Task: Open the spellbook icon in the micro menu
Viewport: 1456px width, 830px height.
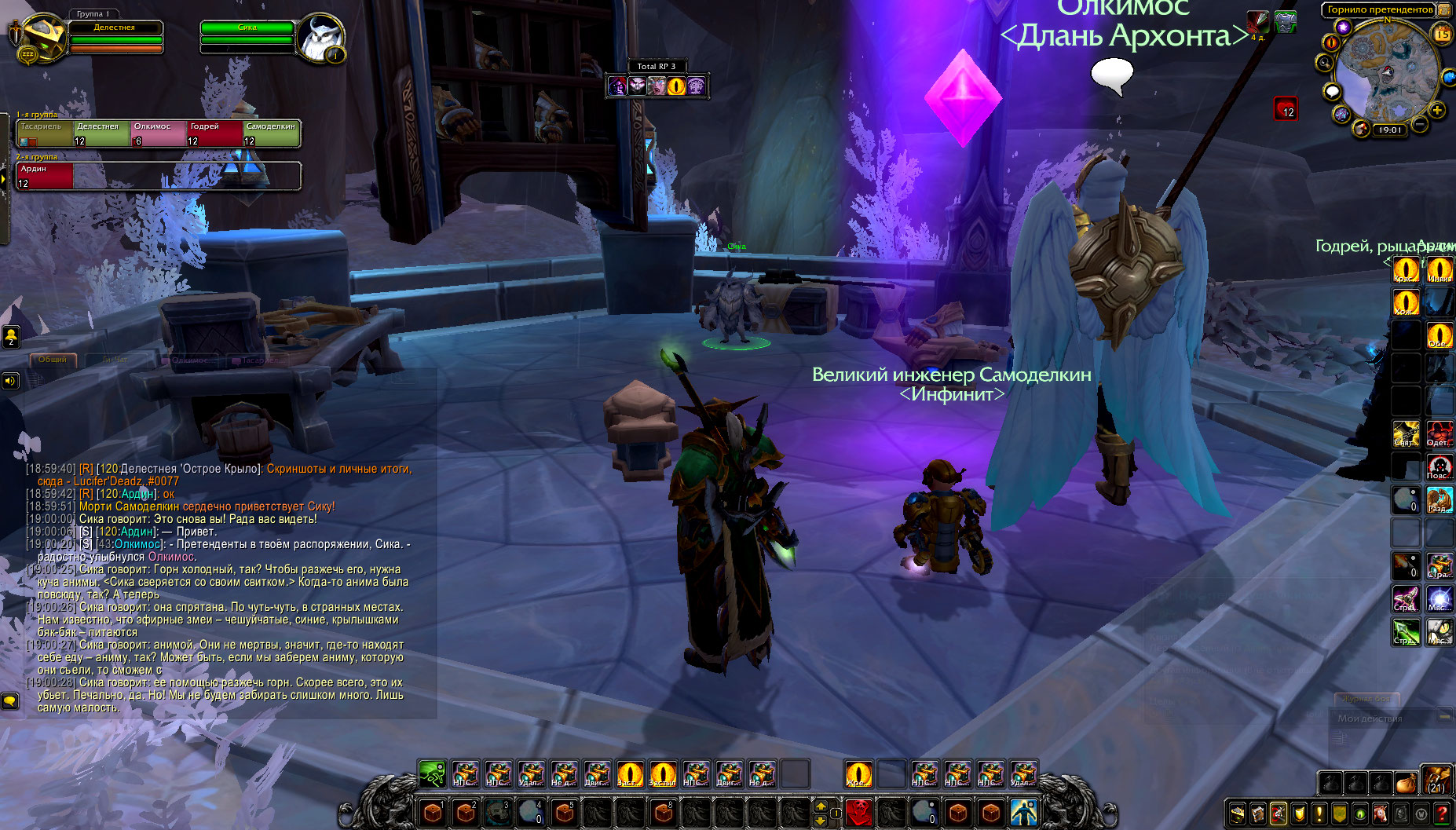Action: pyautogui.click(x=1258, y=814)
